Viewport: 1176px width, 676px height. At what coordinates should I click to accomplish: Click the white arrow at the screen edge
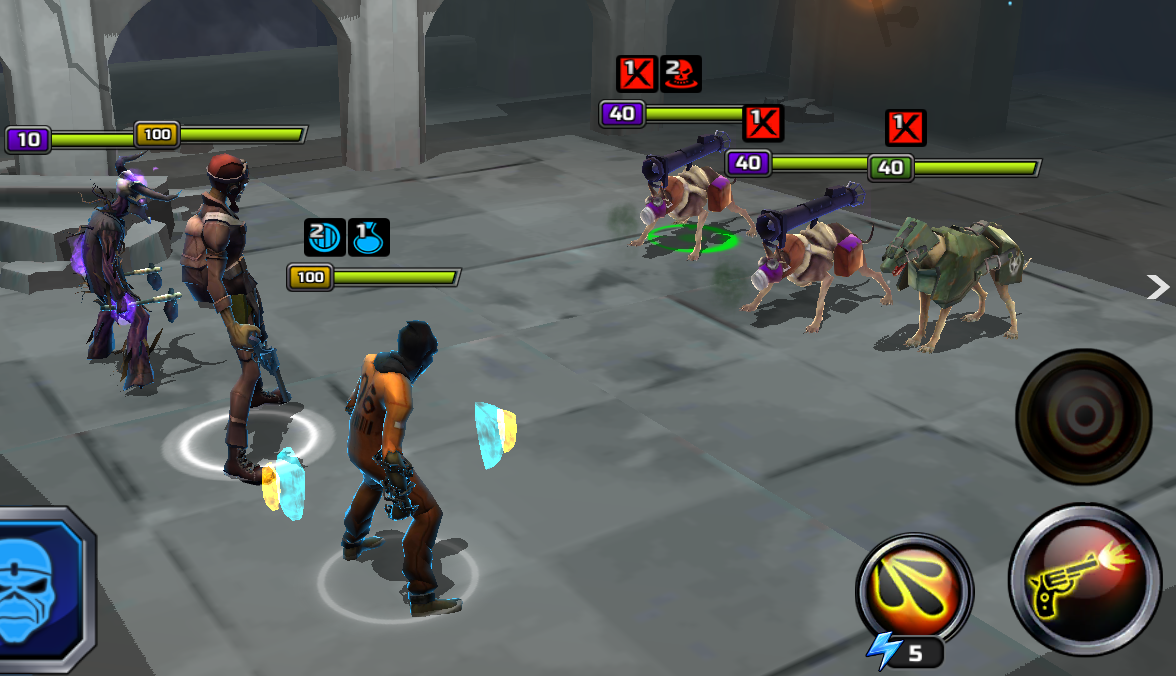point(1158,288)
